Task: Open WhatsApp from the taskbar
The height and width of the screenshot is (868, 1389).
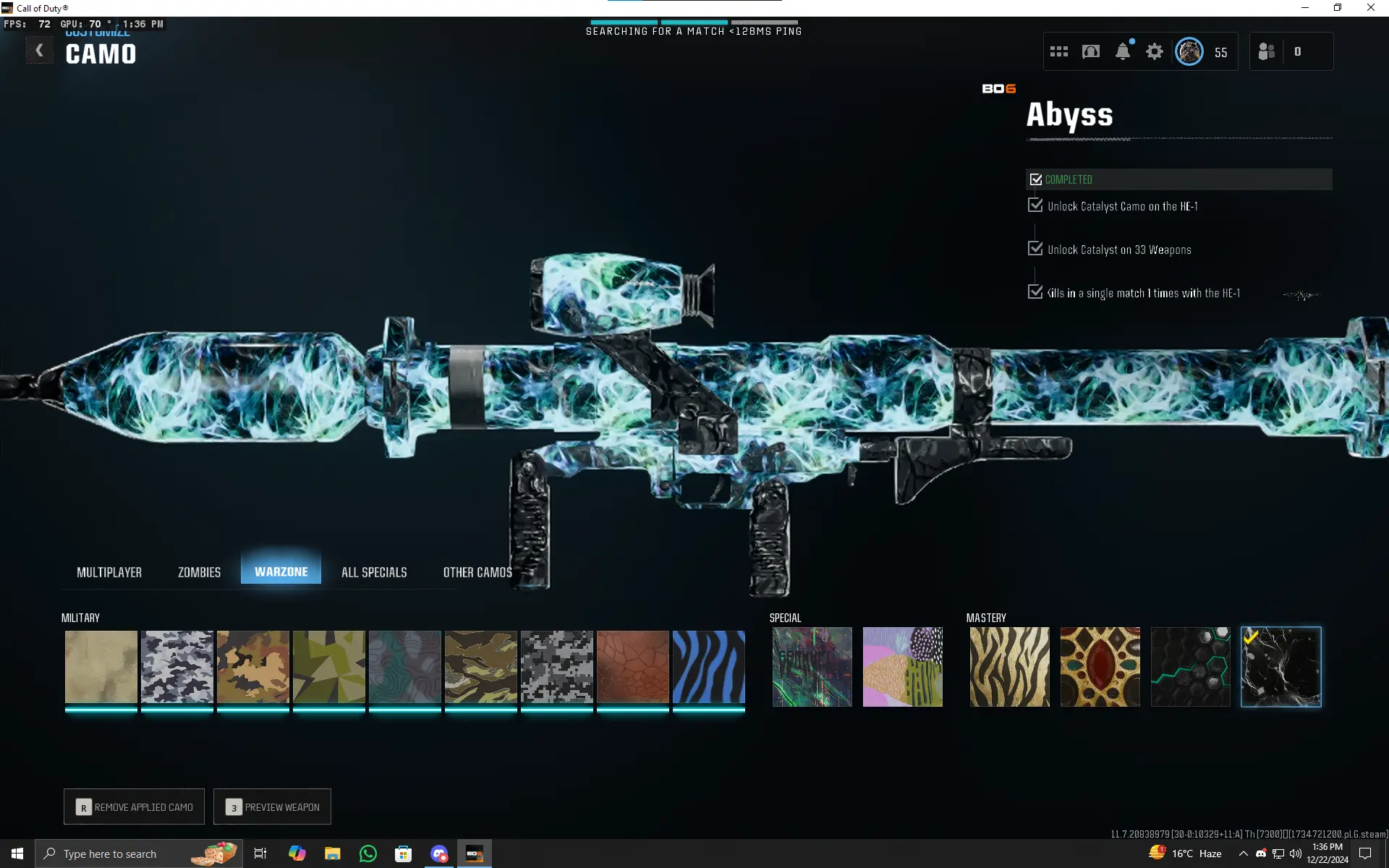Action: click(368, 854)
